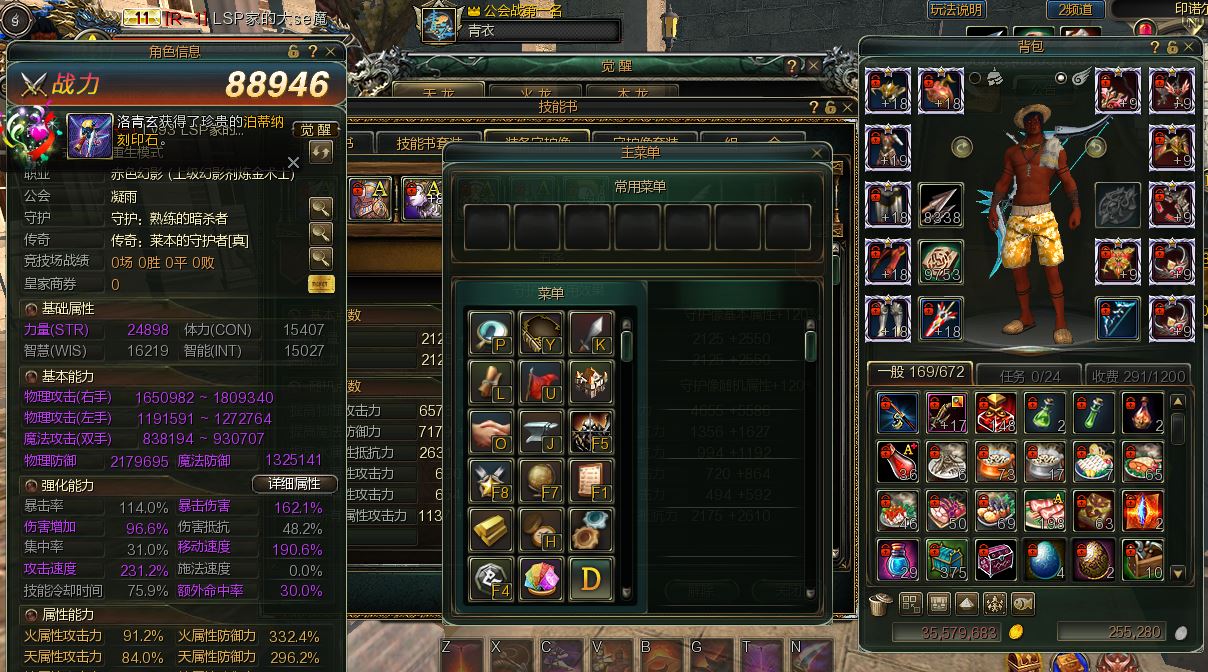Select the anvil menu icon marked J
The height and width of the screenshot is (672, 1208).
[x=541, y=431]
